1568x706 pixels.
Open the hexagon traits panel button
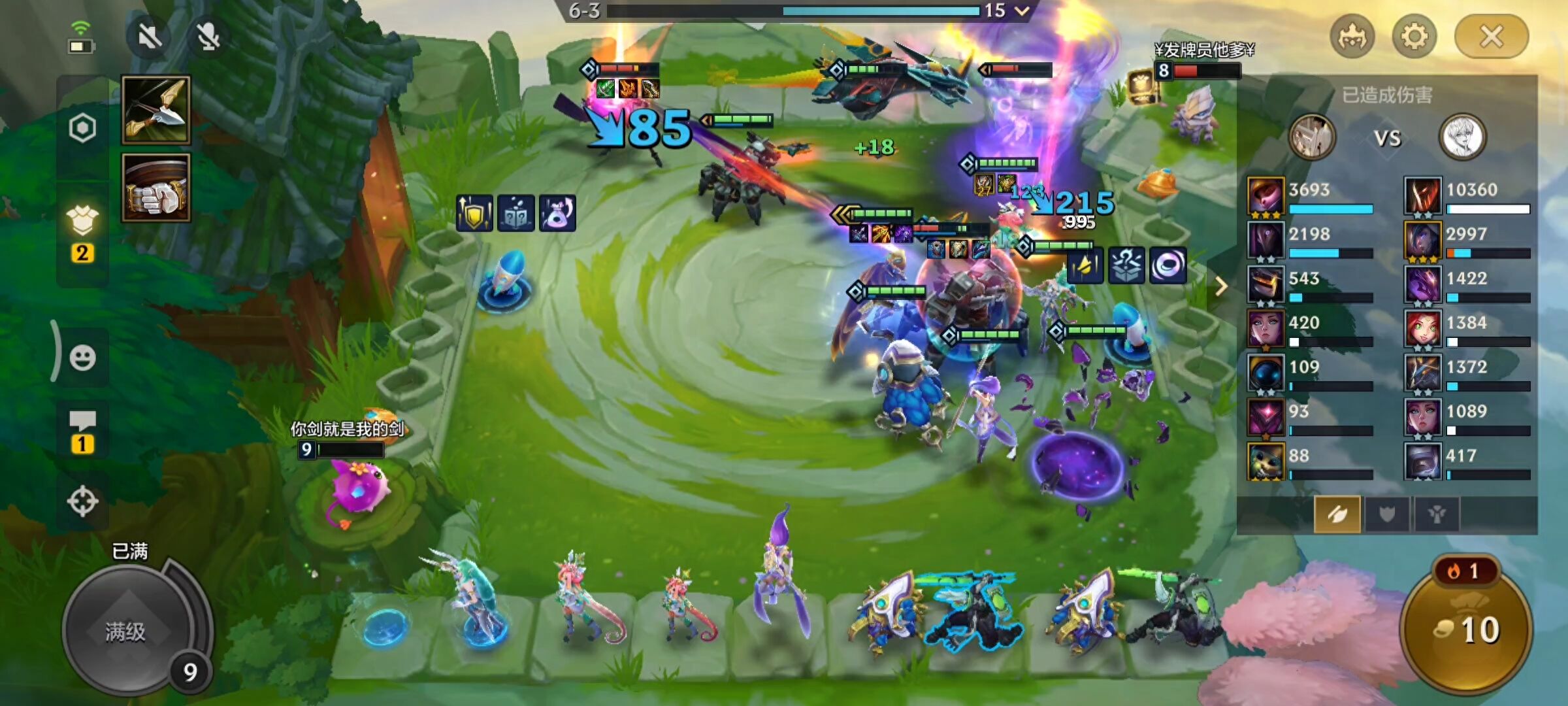82,128
